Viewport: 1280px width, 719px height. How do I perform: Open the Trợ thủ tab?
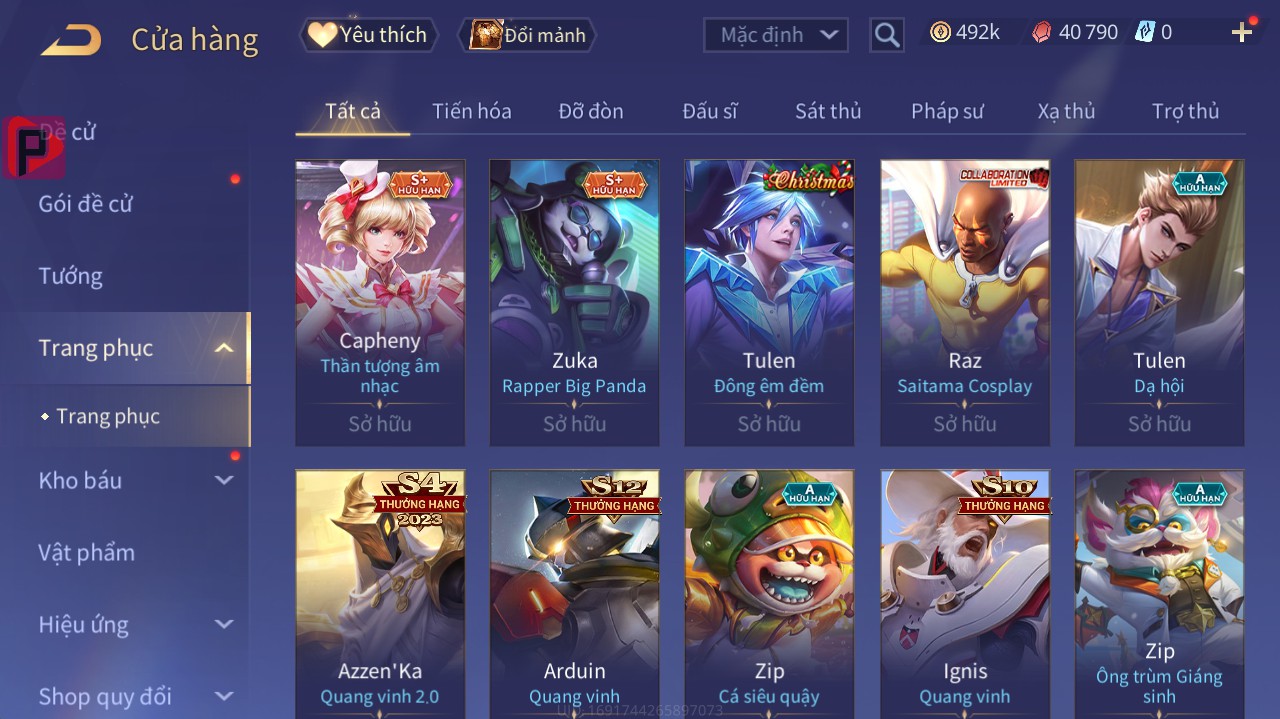pyautogui.click(x=1185, y=111)
